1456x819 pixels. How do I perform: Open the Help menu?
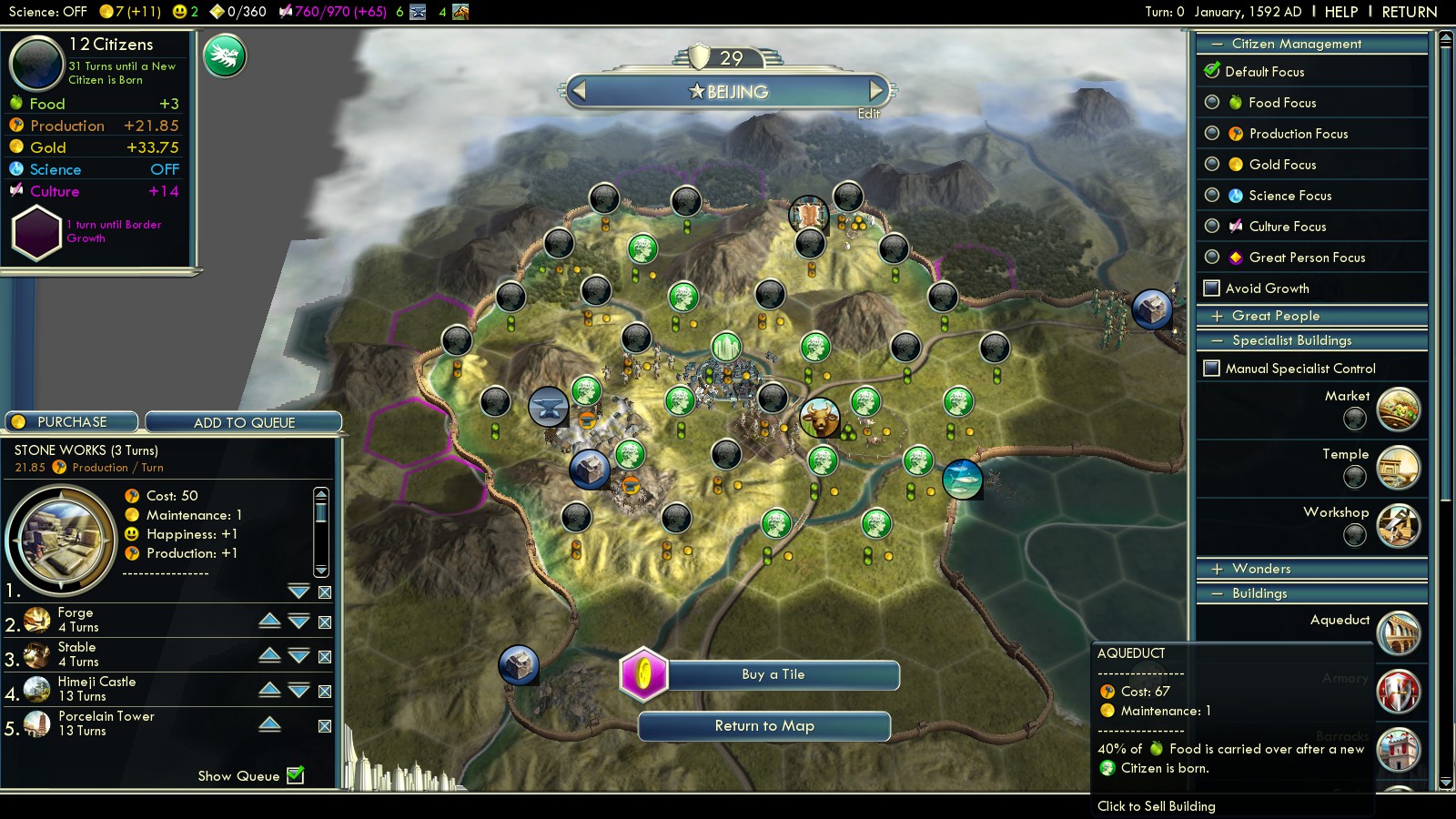pos(1340,12)
